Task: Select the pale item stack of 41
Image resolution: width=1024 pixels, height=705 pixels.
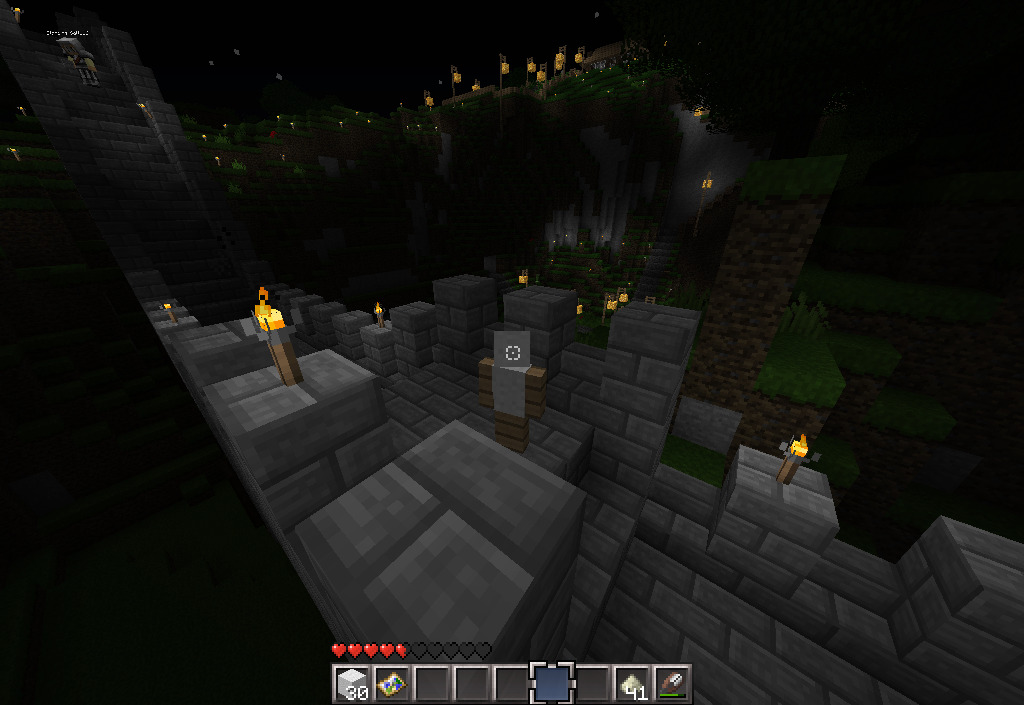Action: pyautogui.click(x=631, y=684)
